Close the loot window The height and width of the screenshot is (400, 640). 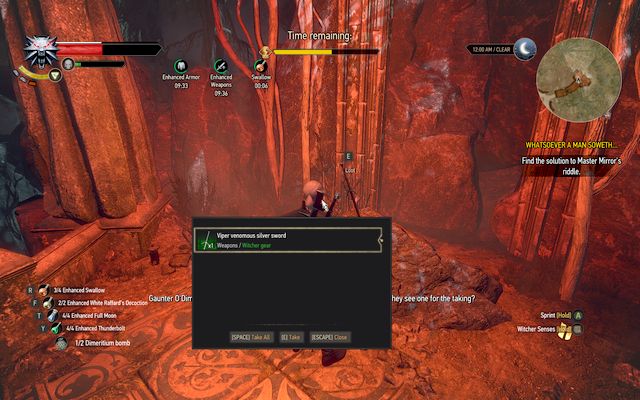coord(329,337)
